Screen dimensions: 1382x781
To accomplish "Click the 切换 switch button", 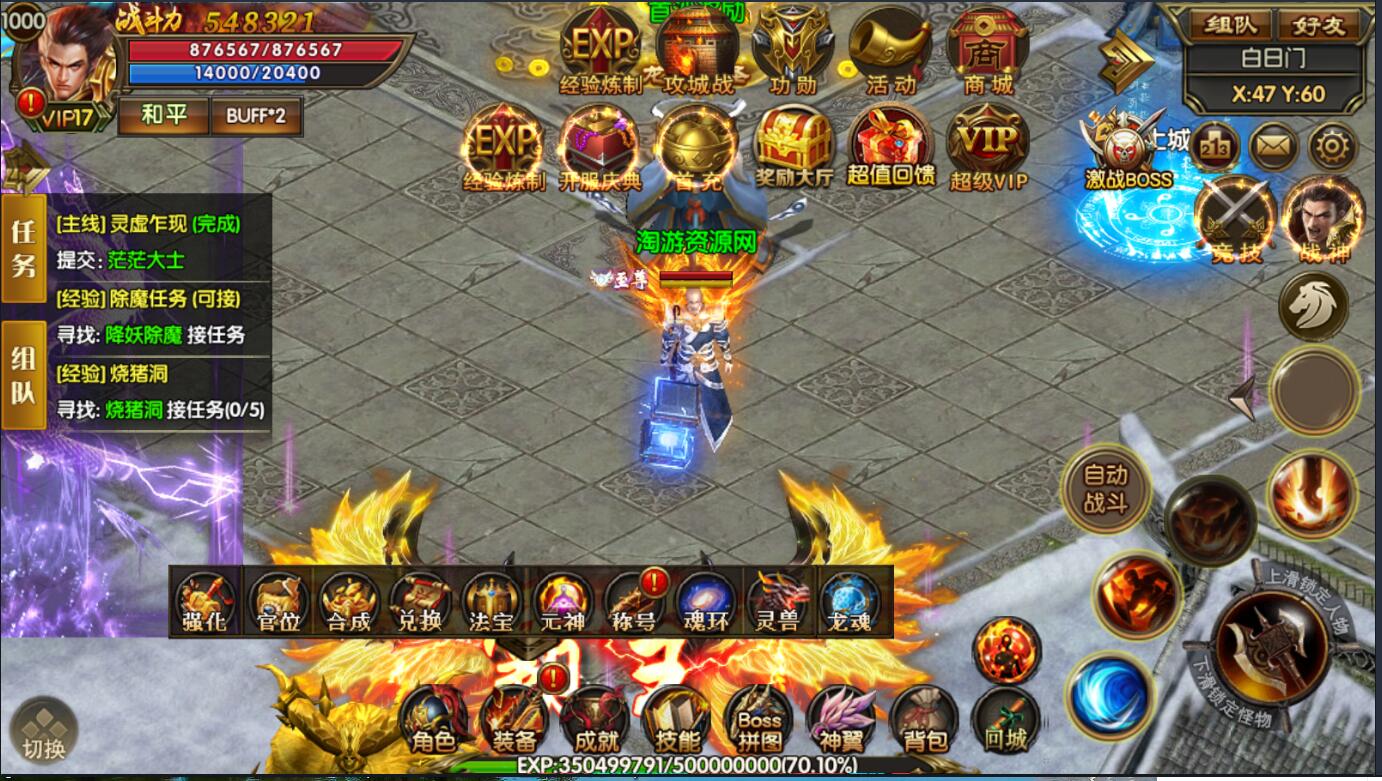I will tap(44, 729).
